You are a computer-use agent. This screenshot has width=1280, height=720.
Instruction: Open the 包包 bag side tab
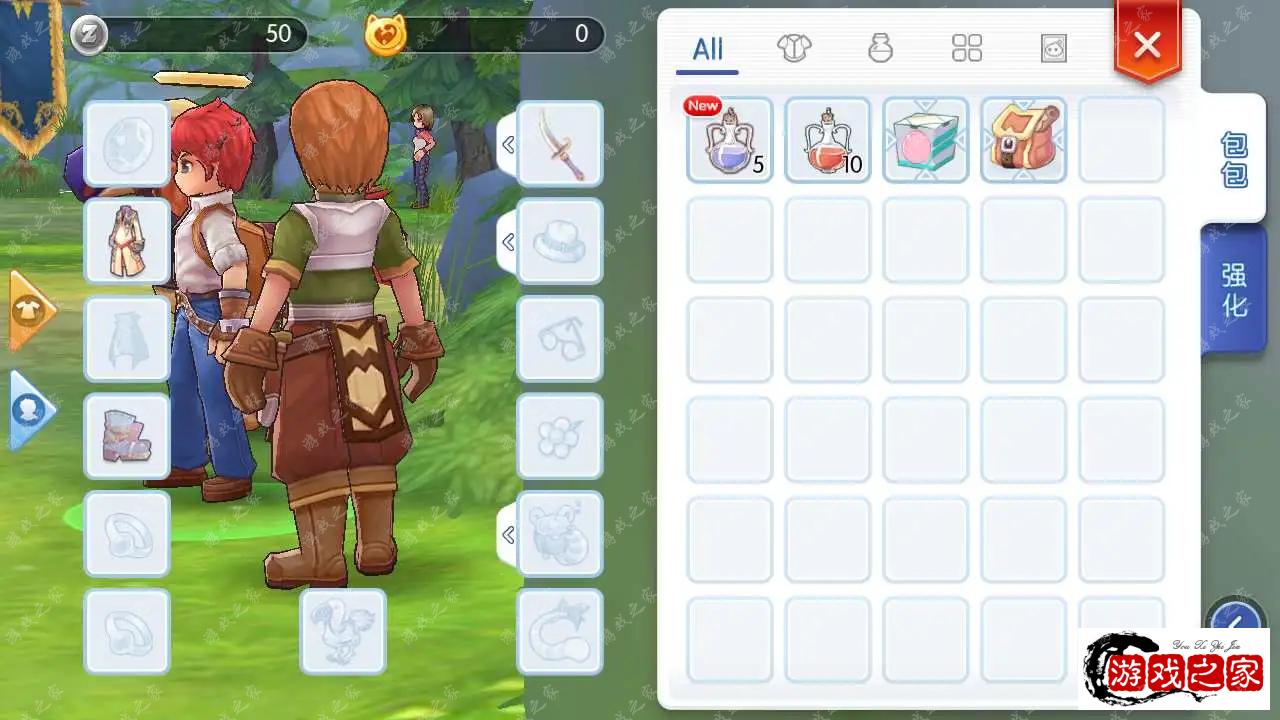coord(1235,160)
